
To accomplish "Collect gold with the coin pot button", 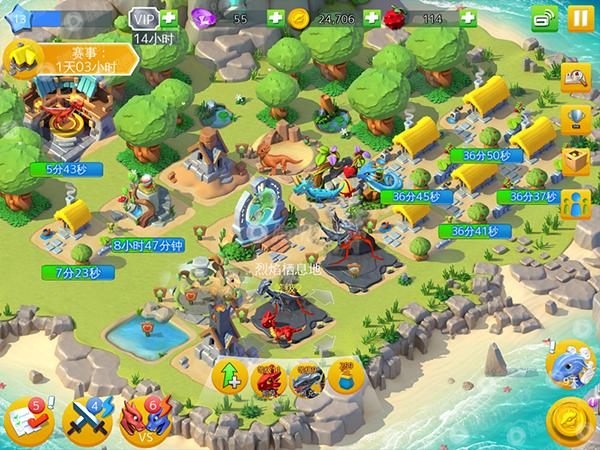I will pyautogui.click(x=344, y=377).
